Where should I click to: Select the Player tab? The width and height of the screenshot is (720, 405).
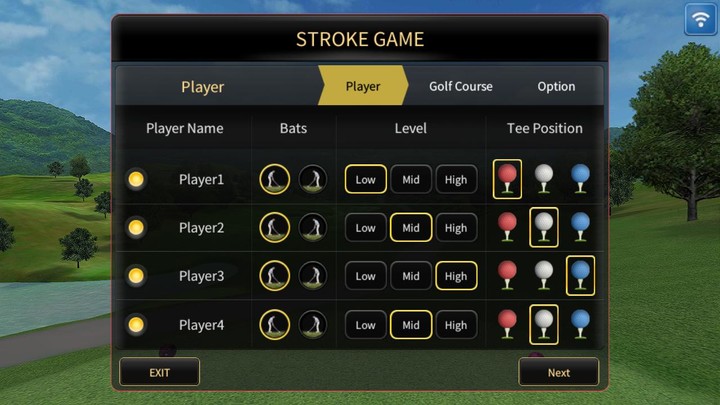pyautogui.click(x=362, y=86)
